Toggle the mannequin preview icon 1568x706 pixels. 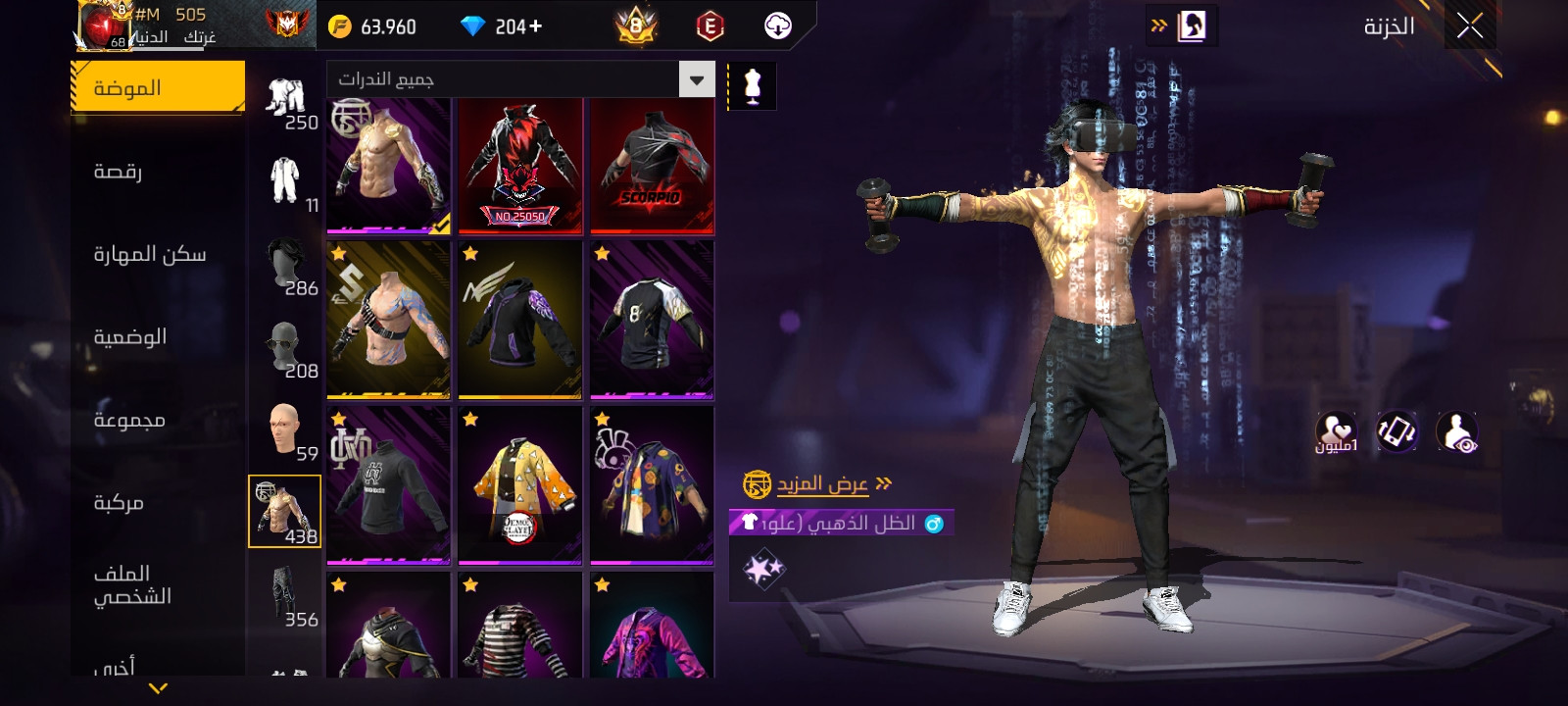click(x=753, y=86)
